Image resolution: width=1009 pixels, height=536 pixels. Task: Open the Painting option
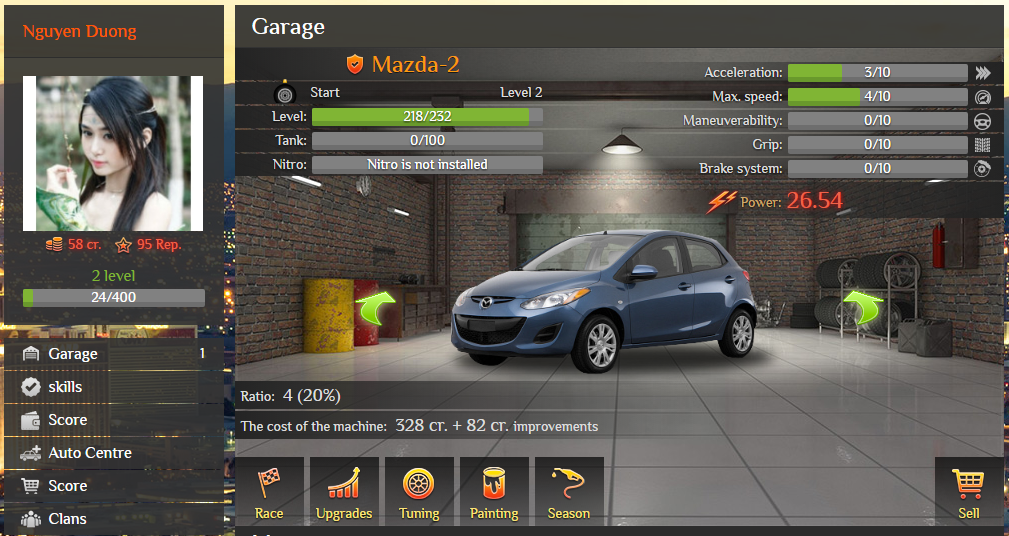(494, 492)
